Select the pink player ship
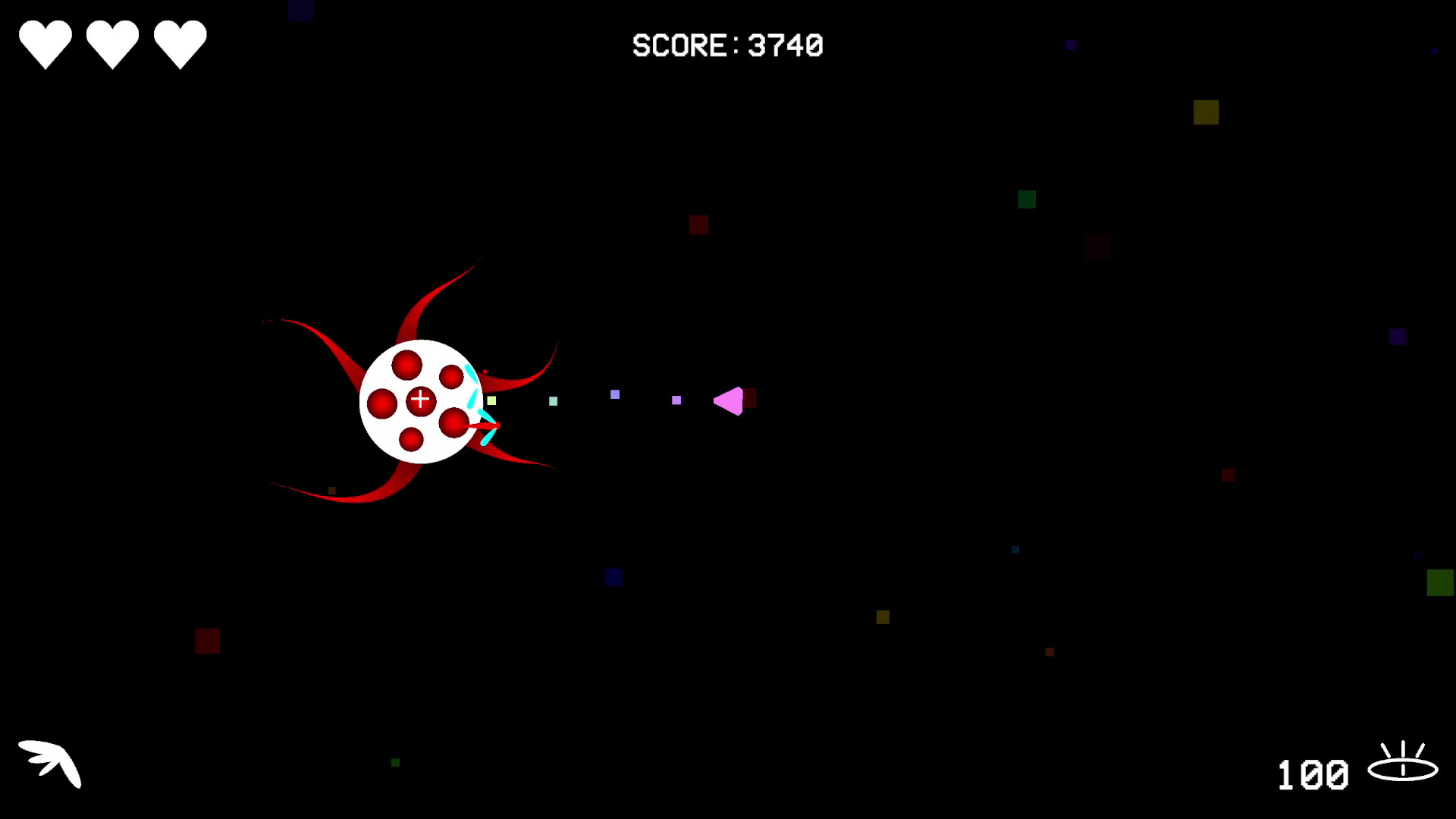 [x=730, y=402]
